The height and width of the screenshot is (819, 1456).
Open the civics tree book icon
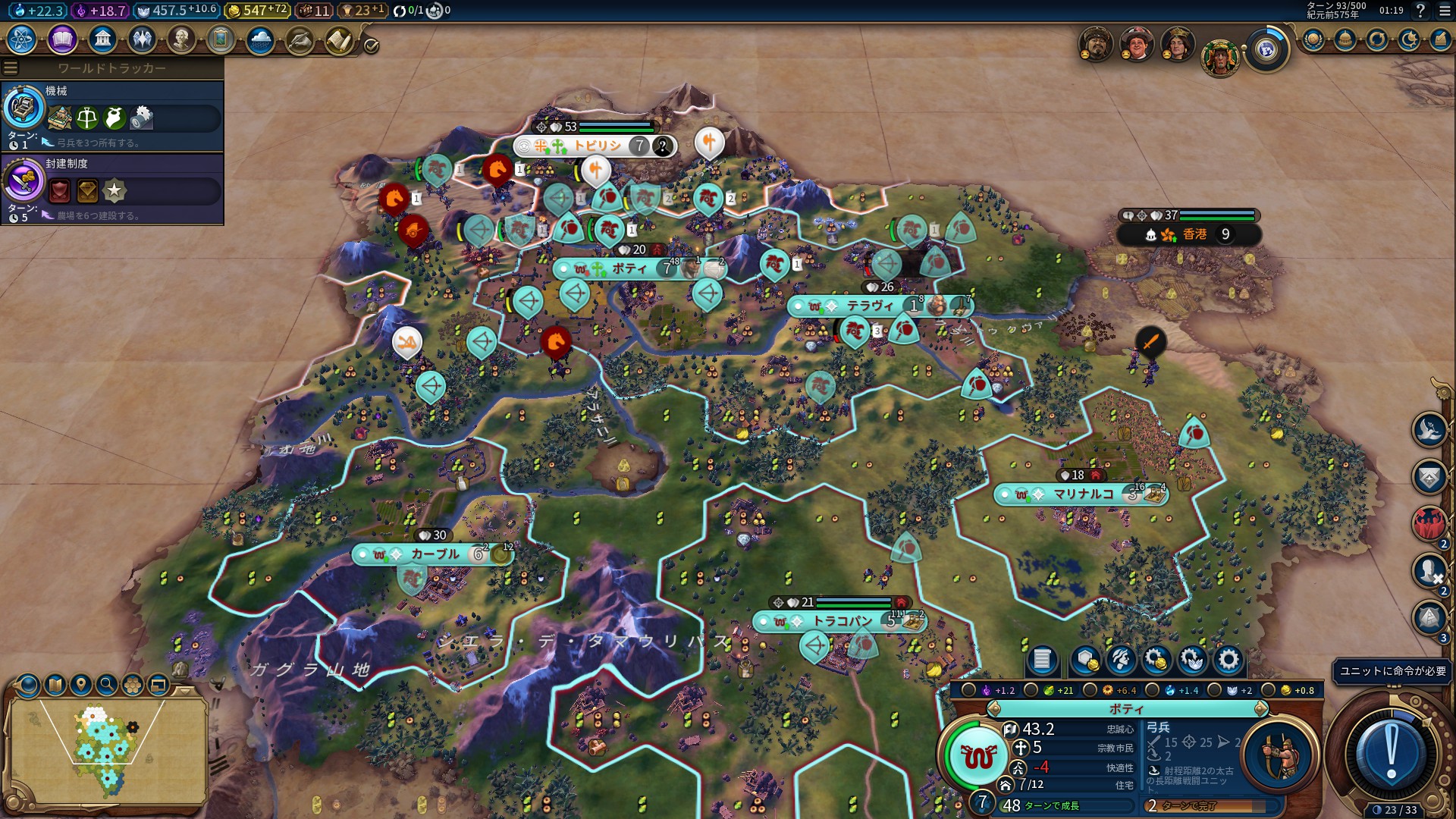pyautogui.click(x=62, y=39)
